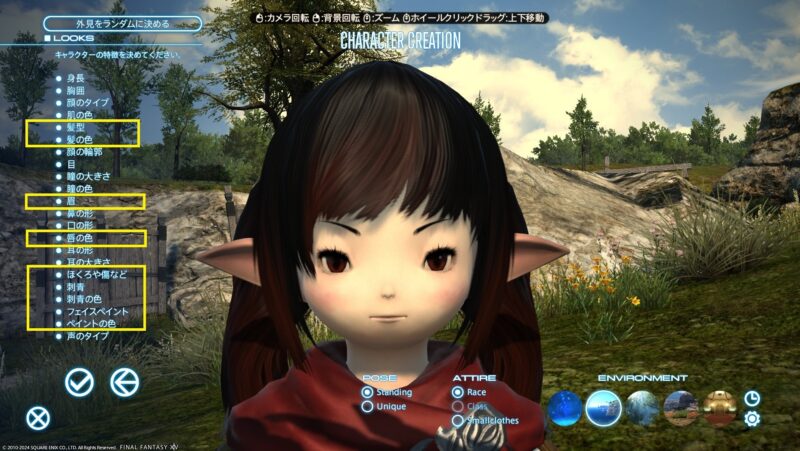Screen dimensions: 800x451
Task: Switch pose to Unique
Action: point(368,407)
